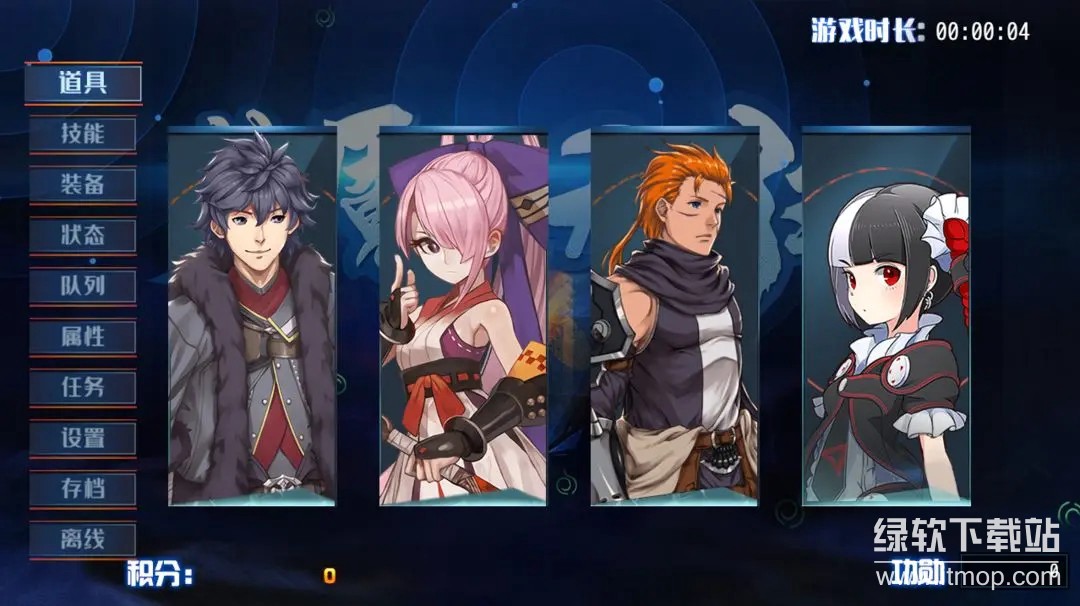The height and width of the screenshot is (606, 1080).
Task: Open the 设置 settings menu
Action: pyautogui.click(x=83, y=438)
